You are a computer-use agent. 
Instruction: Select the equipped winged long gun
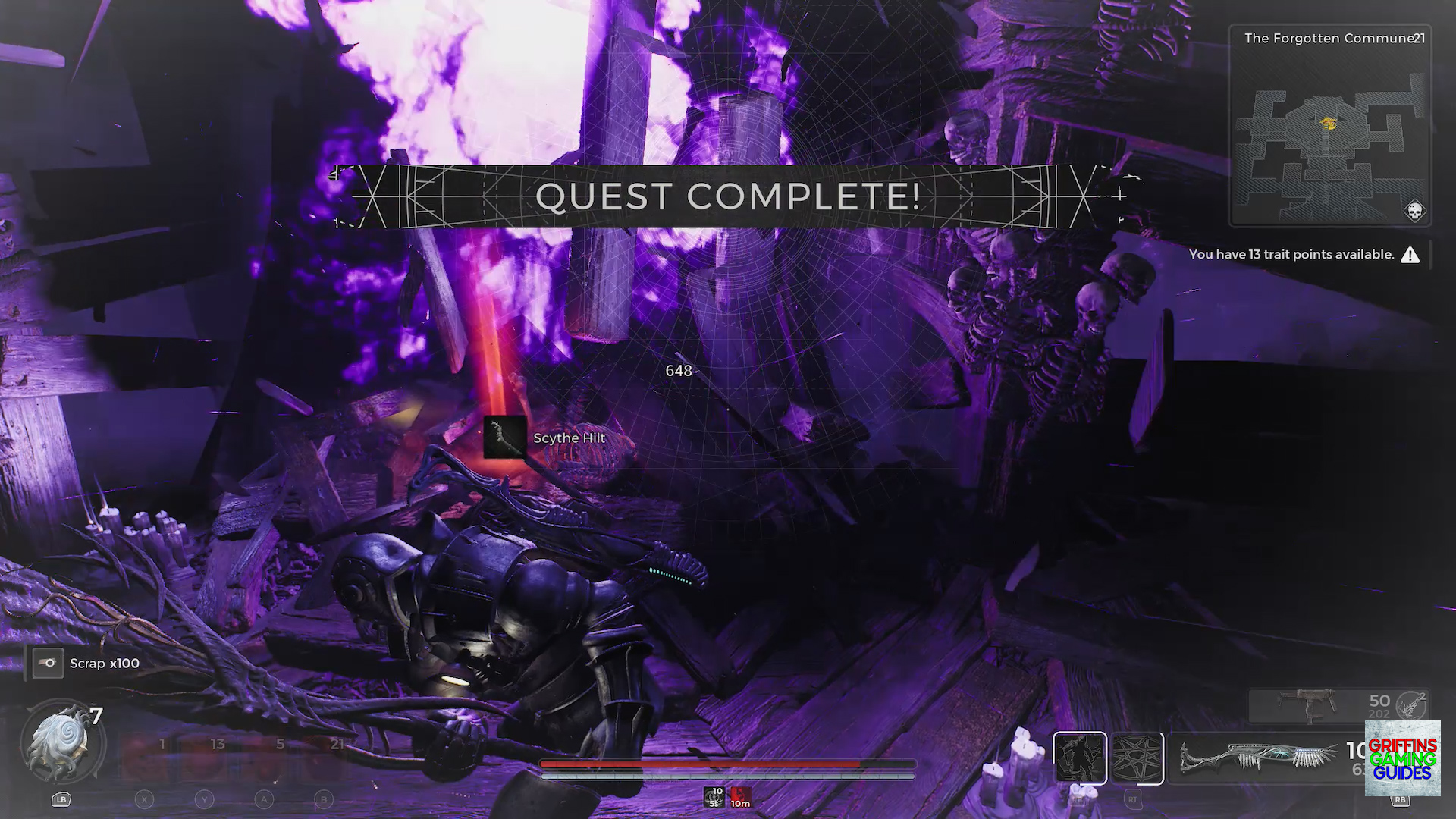point(1257,758)
